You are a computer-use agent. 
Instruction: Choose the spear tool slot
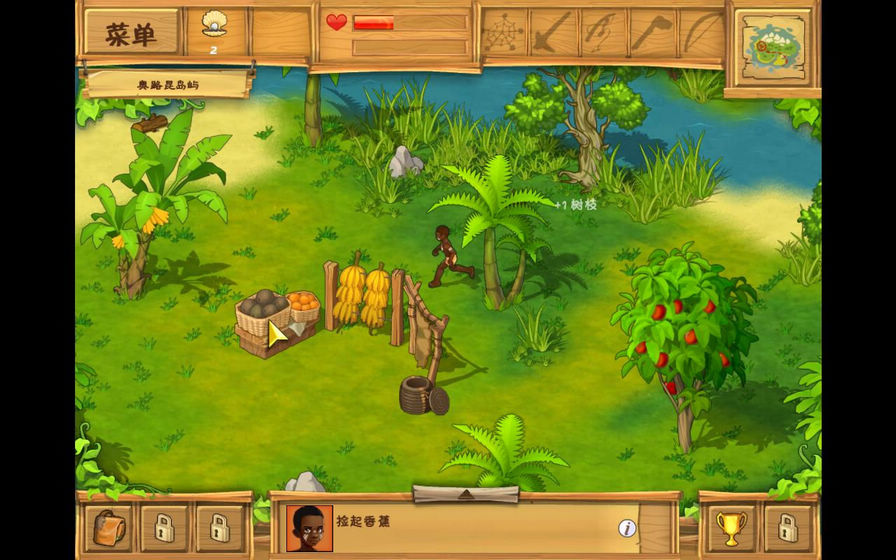pyautogui.click(x=553, y=33)
